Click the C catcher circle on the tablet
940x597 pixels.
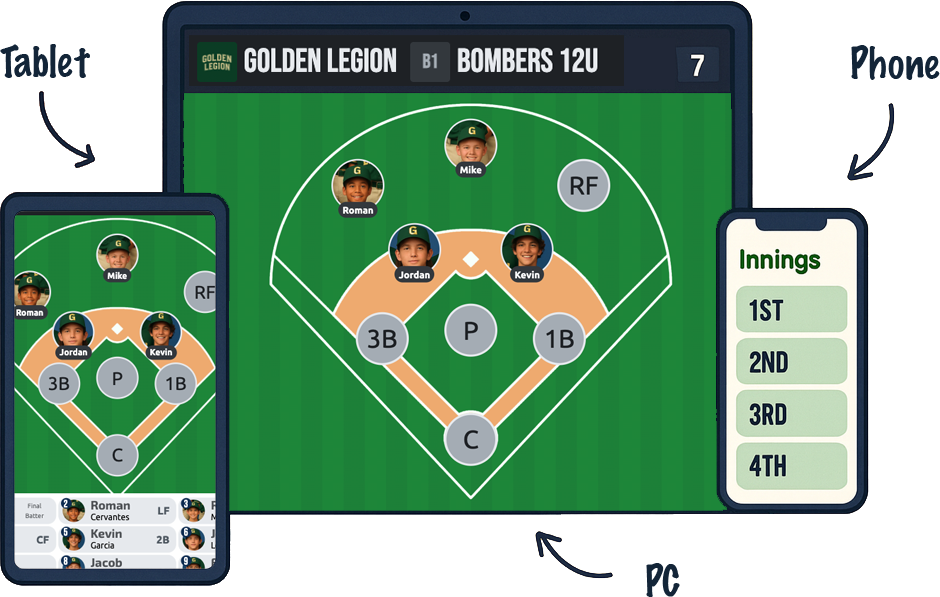117,456
